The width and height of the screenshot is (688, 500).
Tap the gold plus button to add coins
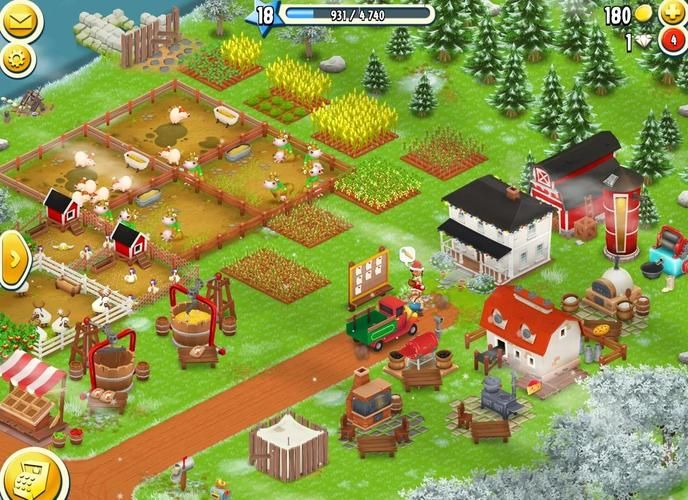coord(670,13)
